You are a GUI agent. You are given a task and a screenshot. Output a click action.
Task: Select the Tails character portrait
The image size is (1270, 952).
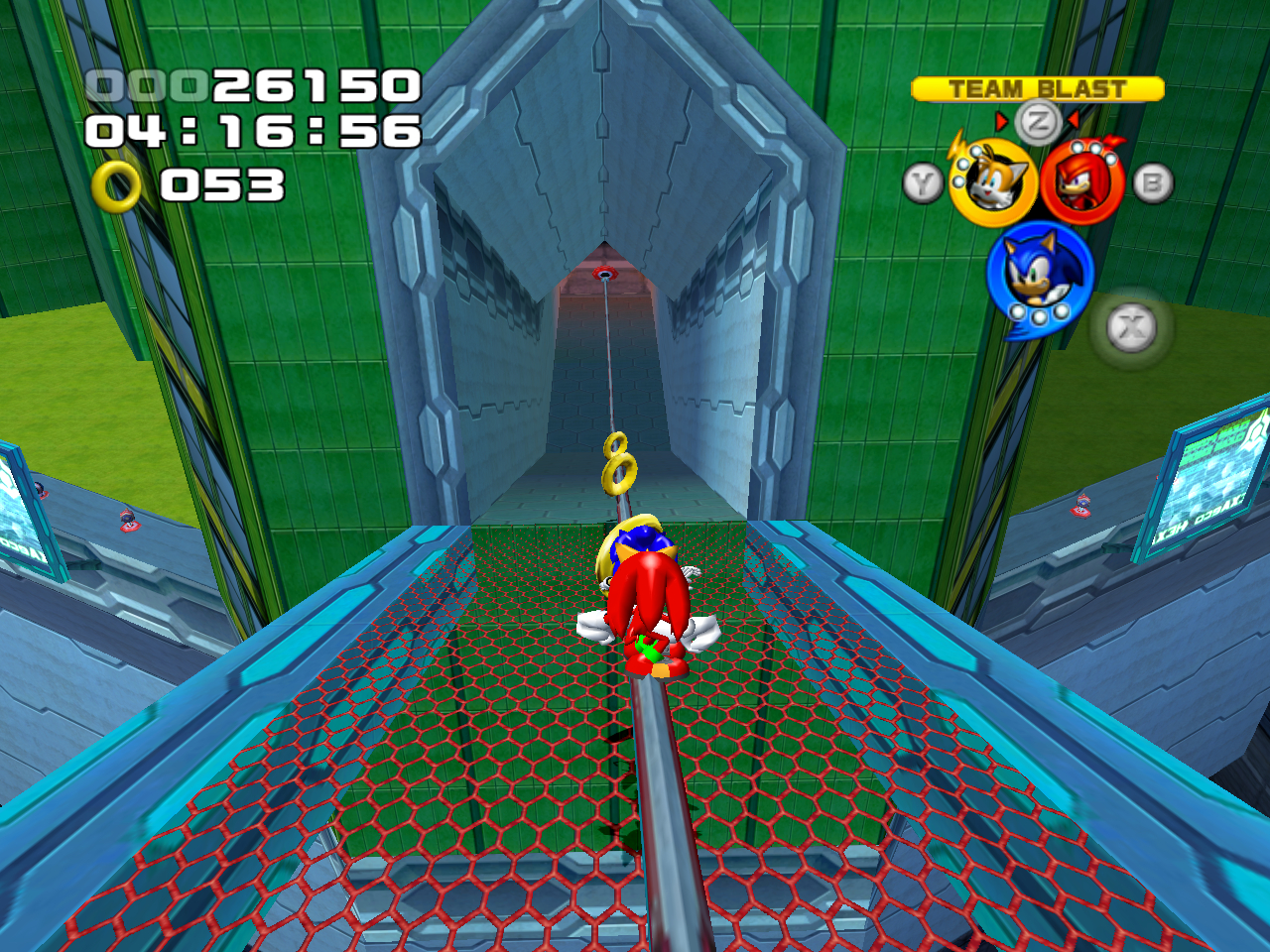993,182
